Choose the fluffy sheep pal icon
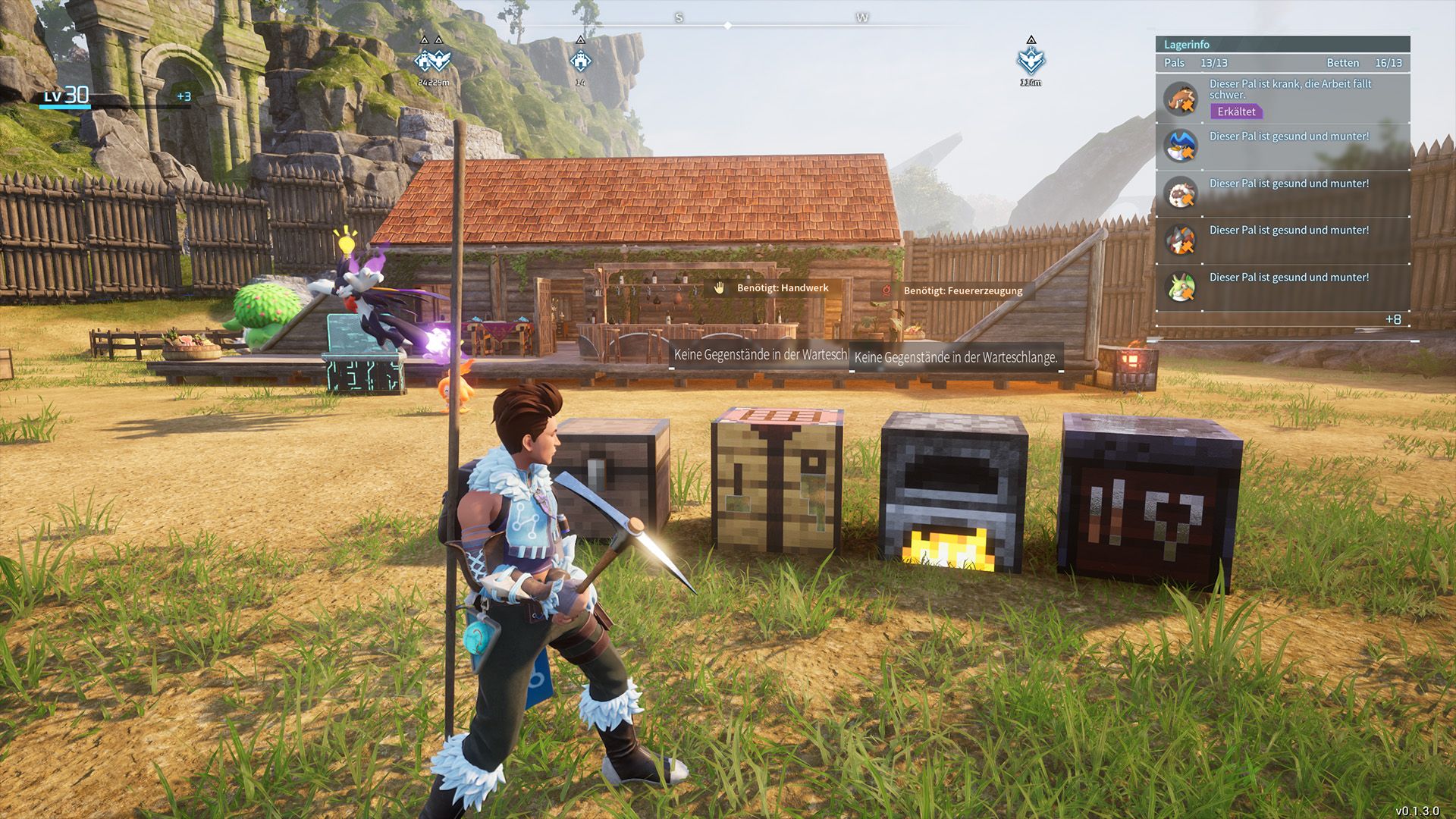Viewport: 1456px width, 819px height. [1181, 193]
